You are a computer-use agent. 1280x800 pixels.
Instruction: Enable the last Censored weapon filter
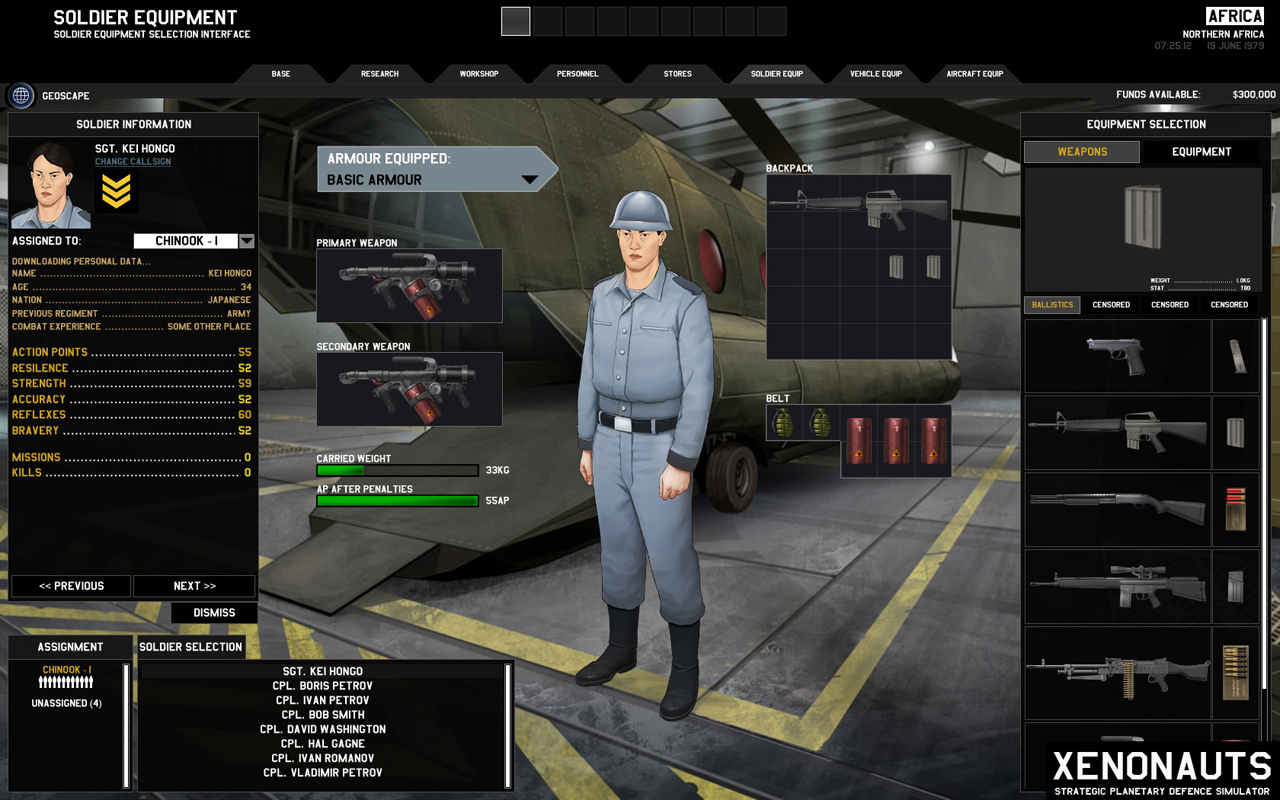point(1228,304)
